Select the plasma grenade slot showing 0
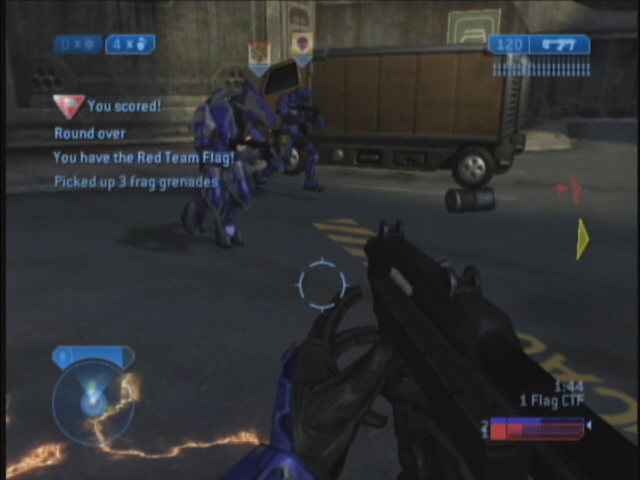The height and width of the screenshot is (480, 640). (x=79, y=44)
